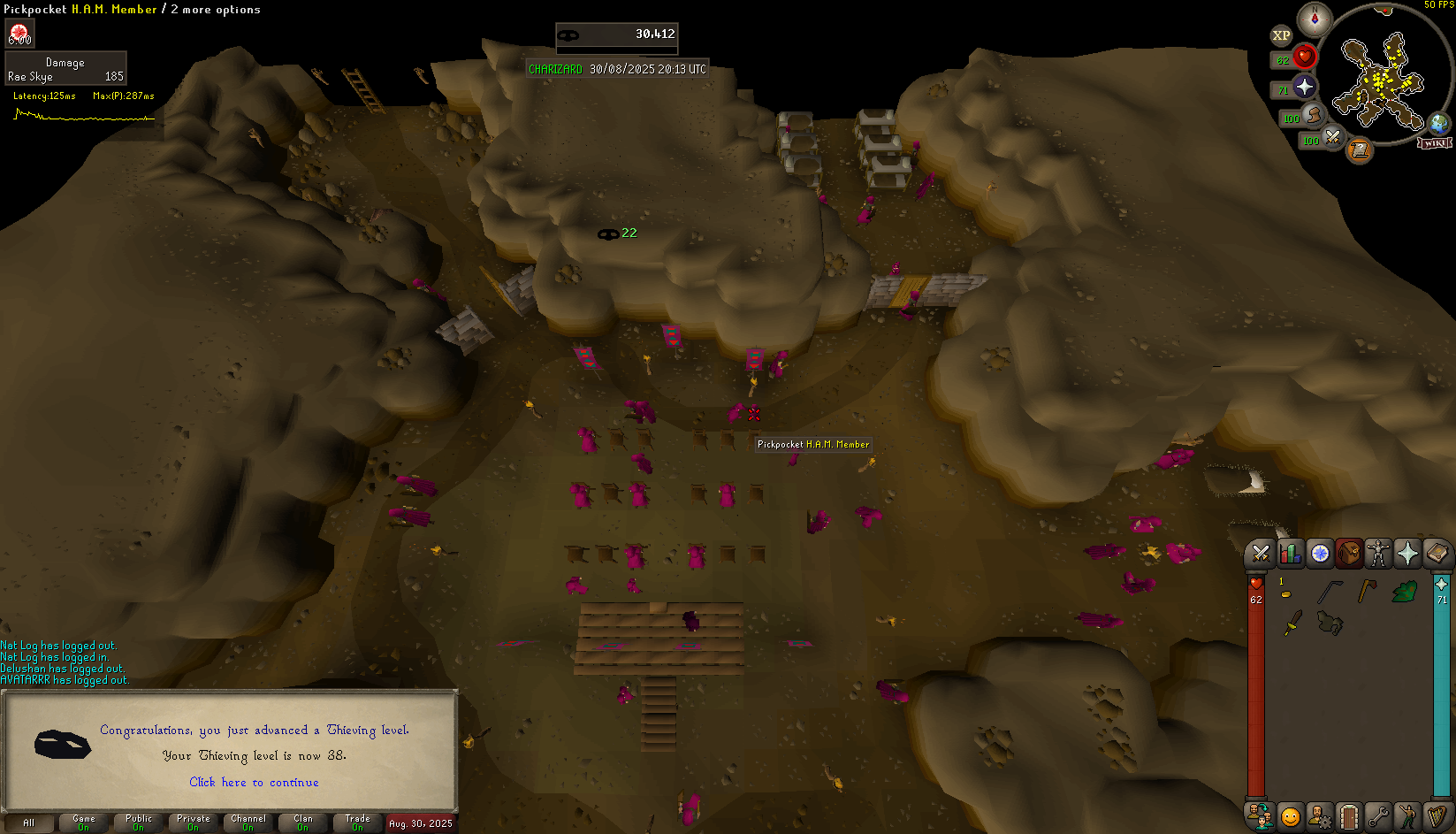Open the Worn Equipment tab

coord(1378,554)
